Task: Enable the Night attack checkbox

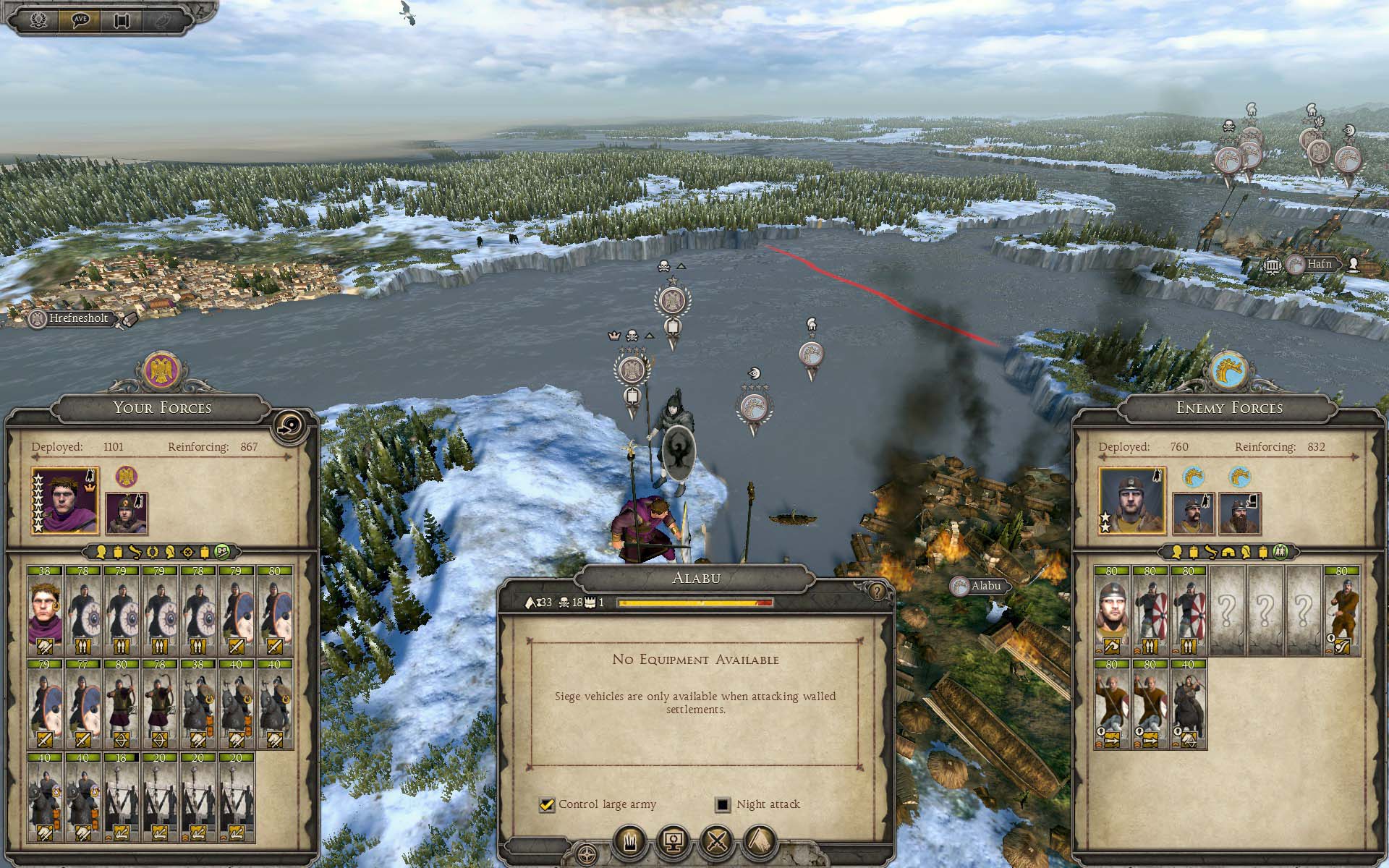Action: click(722, 804)
